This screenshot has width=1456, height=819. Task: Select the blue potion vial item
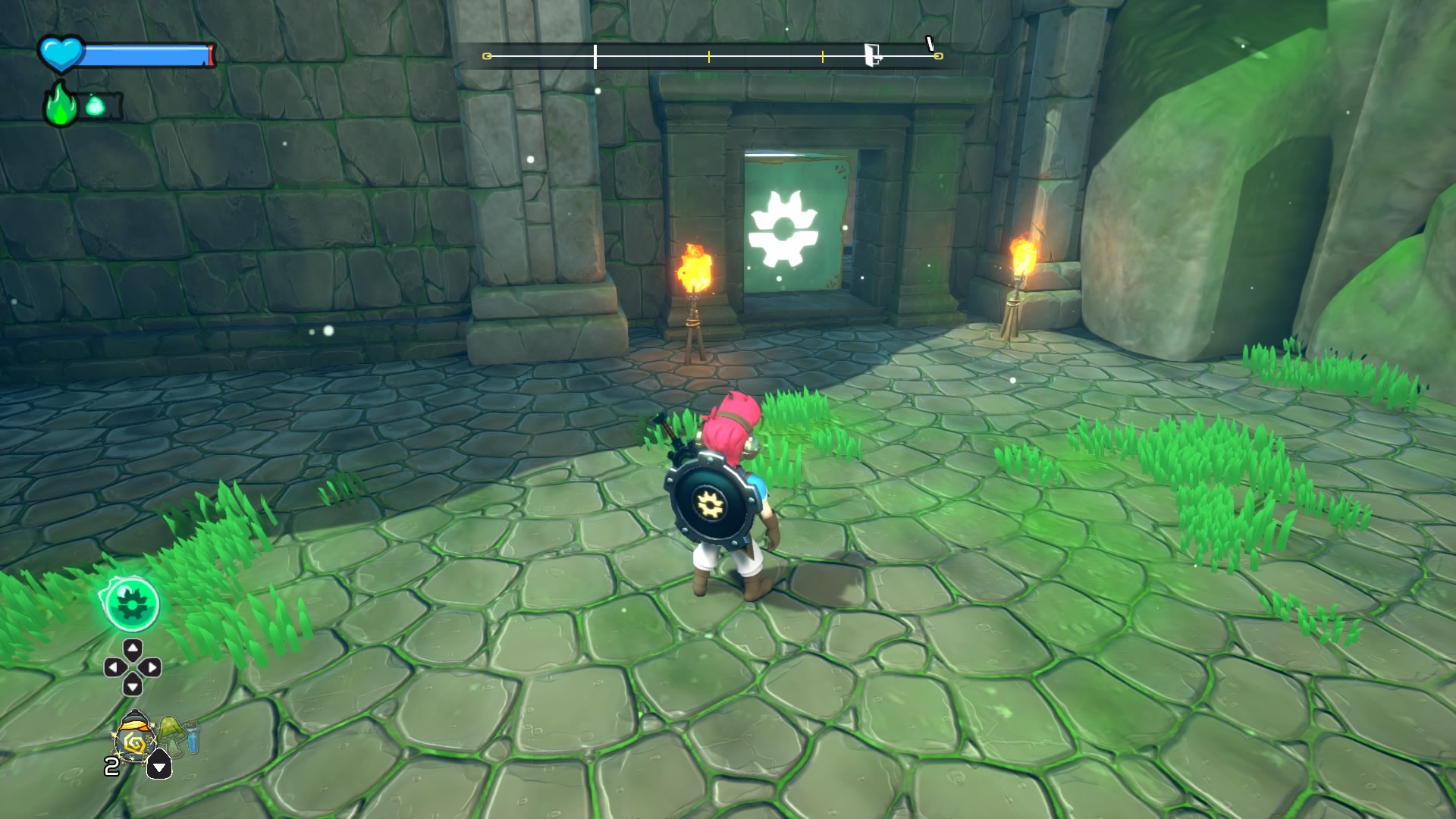[x=192, y=737]
